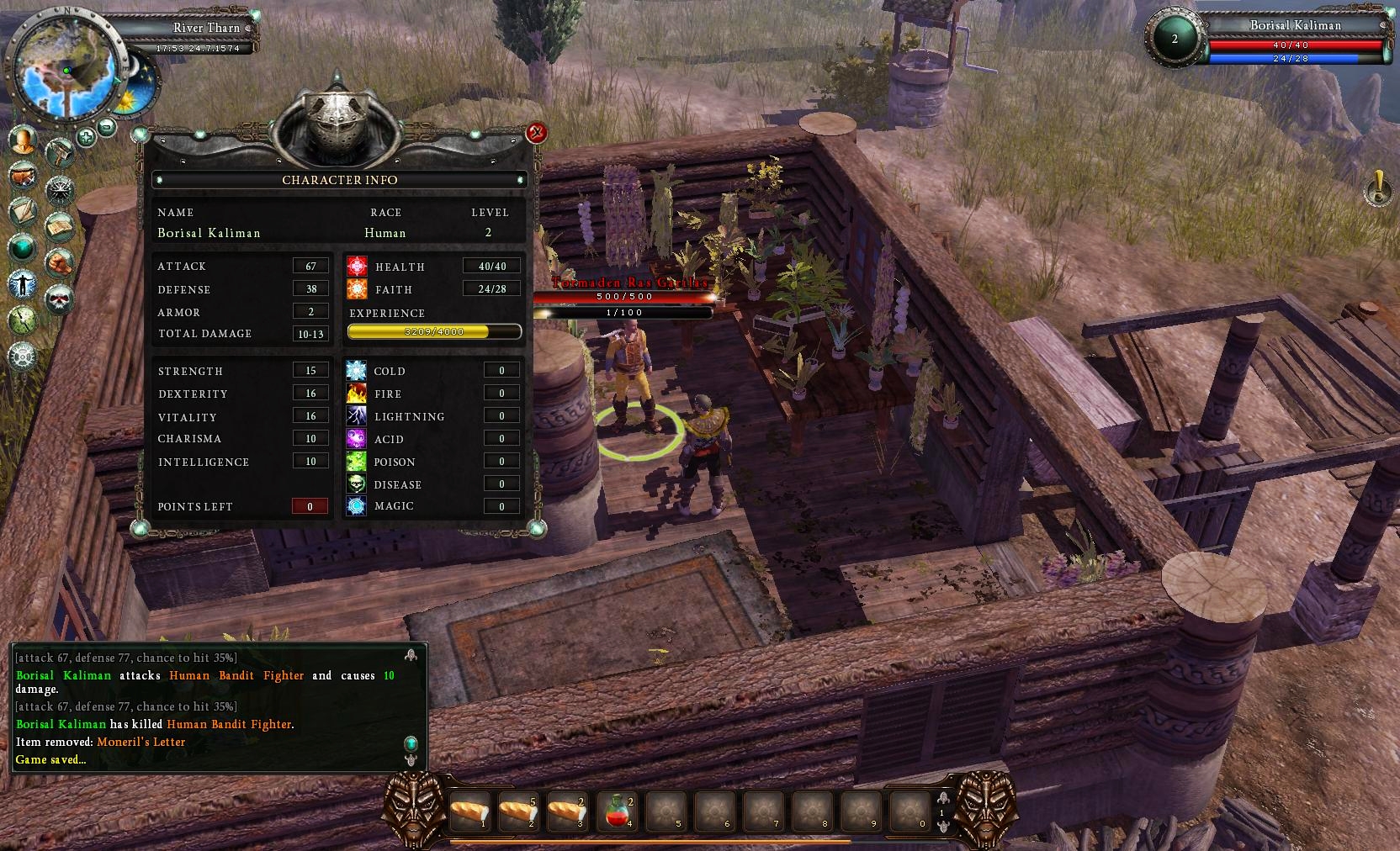Close the Character Info panel
Viewport: 1400px width, 851px height.
[536, 133]
